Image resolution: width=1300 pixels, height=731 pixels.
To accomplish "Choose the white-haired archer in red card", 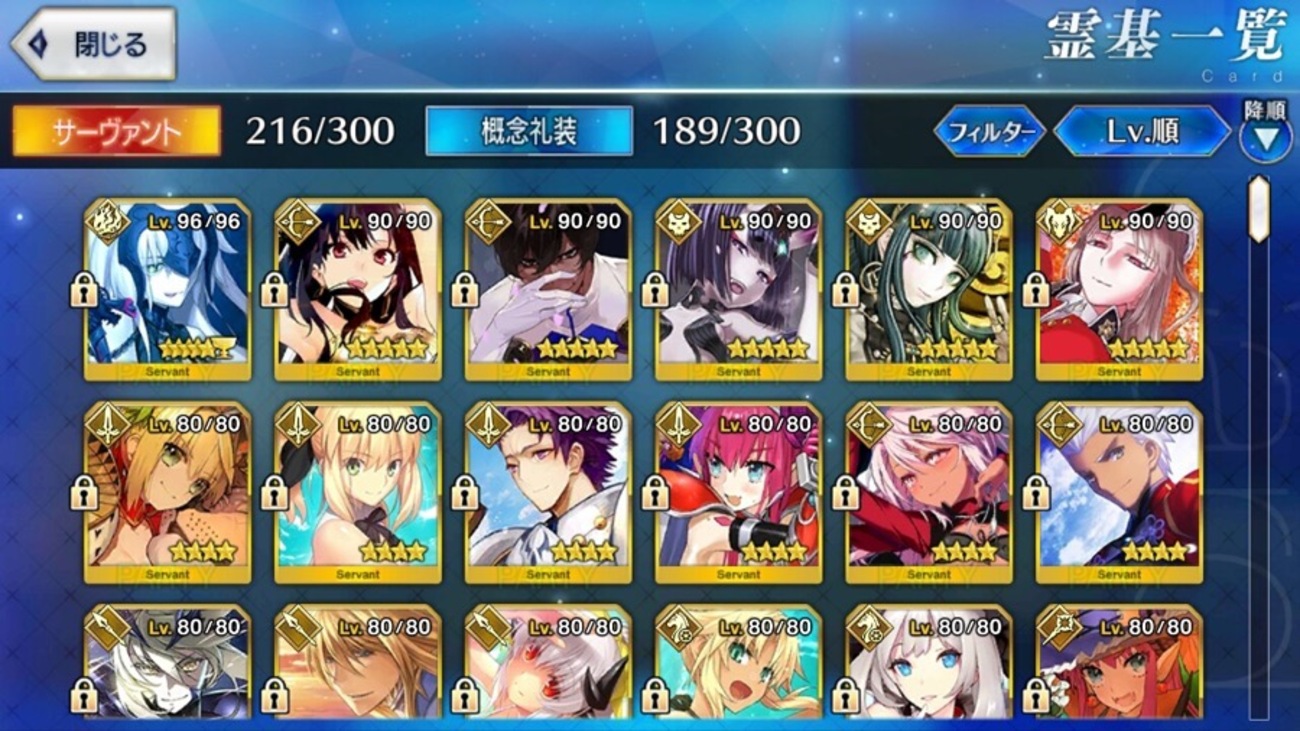I will coord(1119,492).
